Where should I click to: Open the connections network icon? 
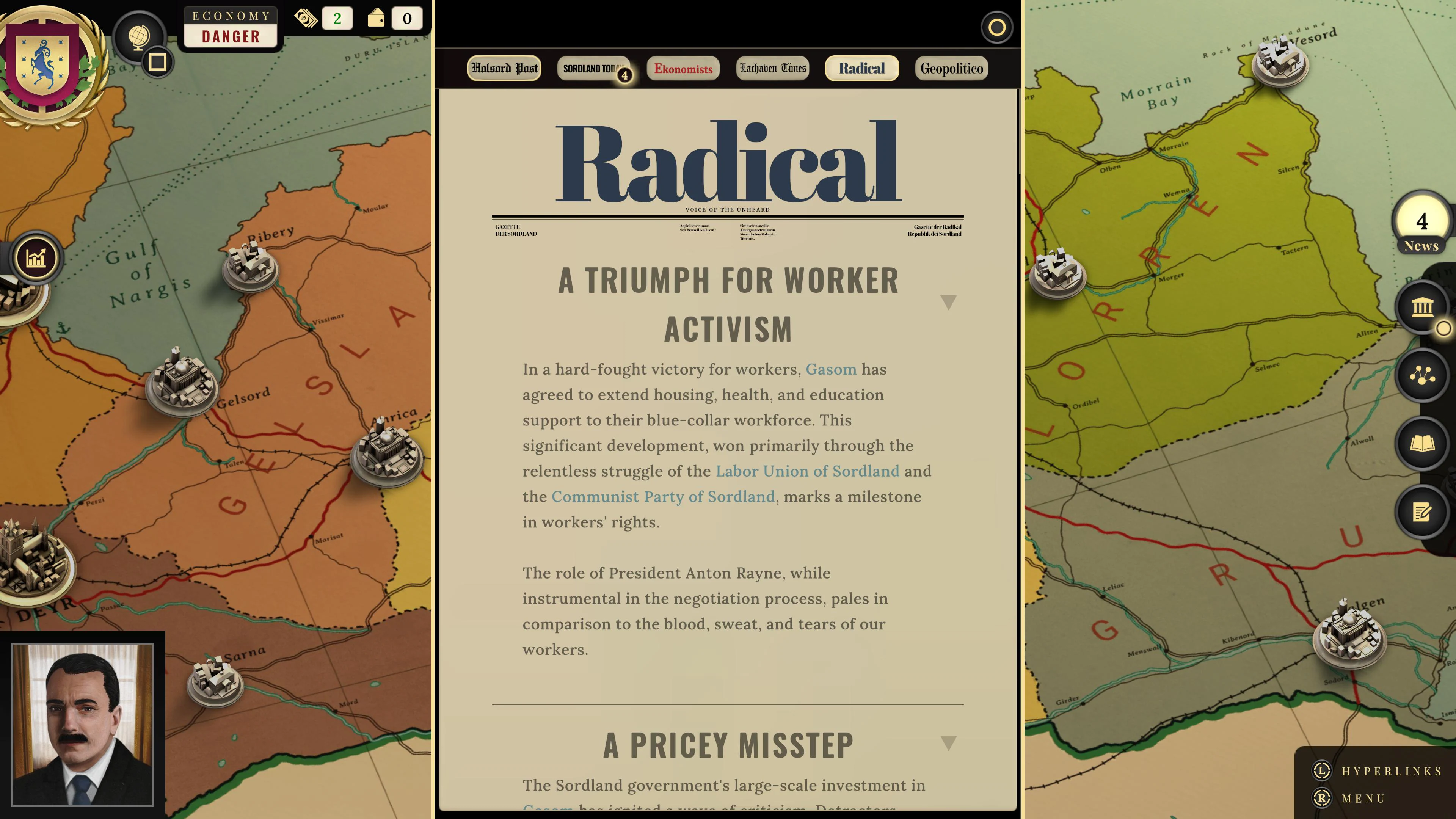[1421, 375]
